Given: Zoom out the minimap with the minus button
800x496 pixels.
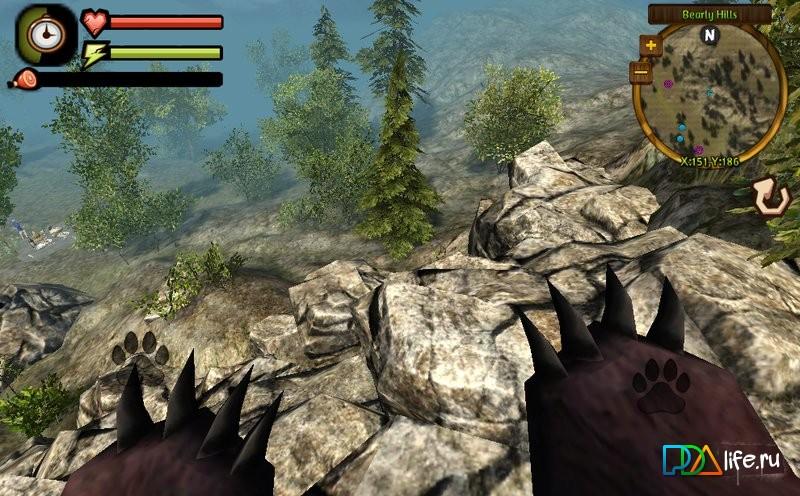Looking at the screenshot, I should [x=642, y=72].
